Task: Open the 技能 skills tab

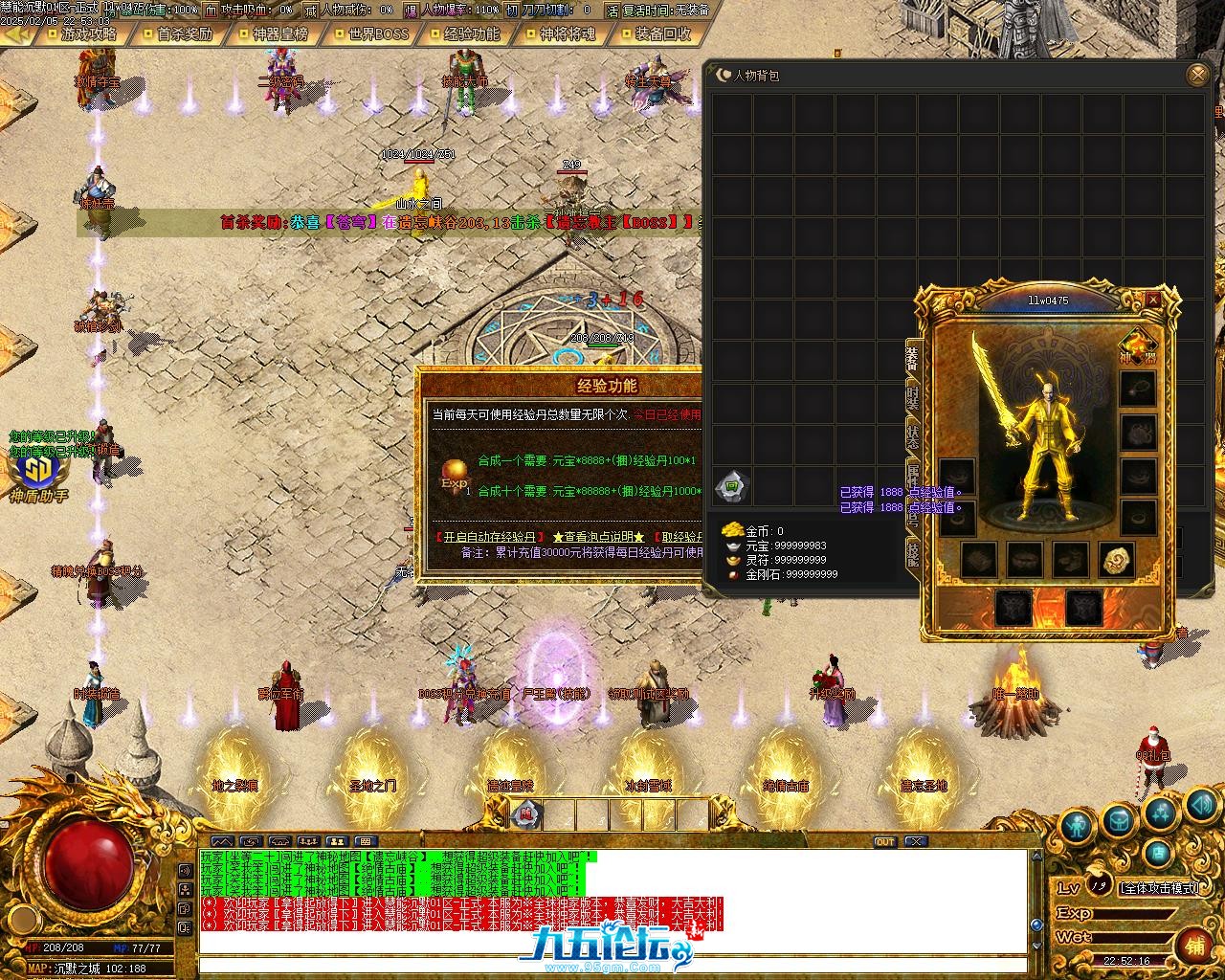Action: click(x=913, y=552)
